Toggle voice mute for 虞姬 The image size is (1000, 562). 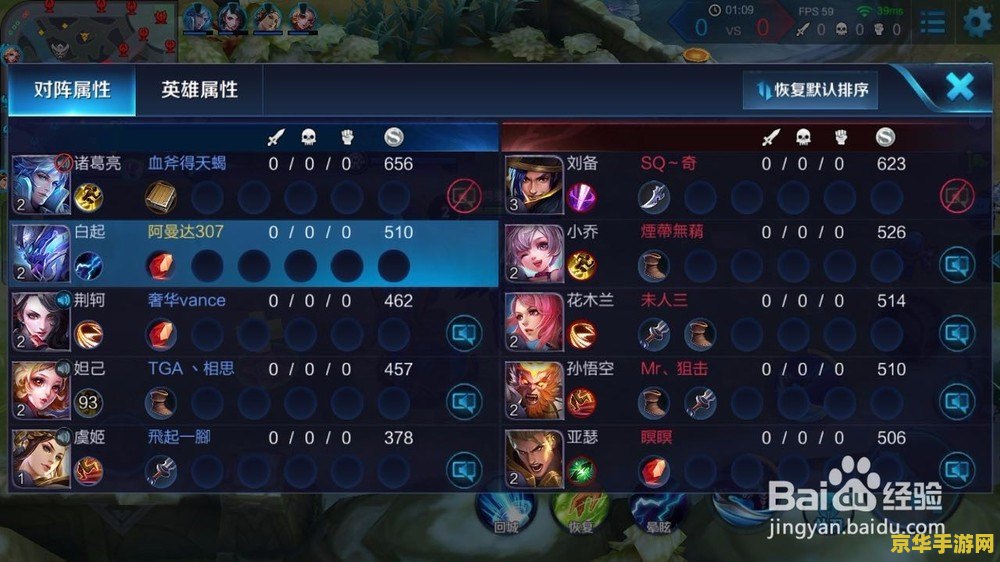tap(463, 469)
